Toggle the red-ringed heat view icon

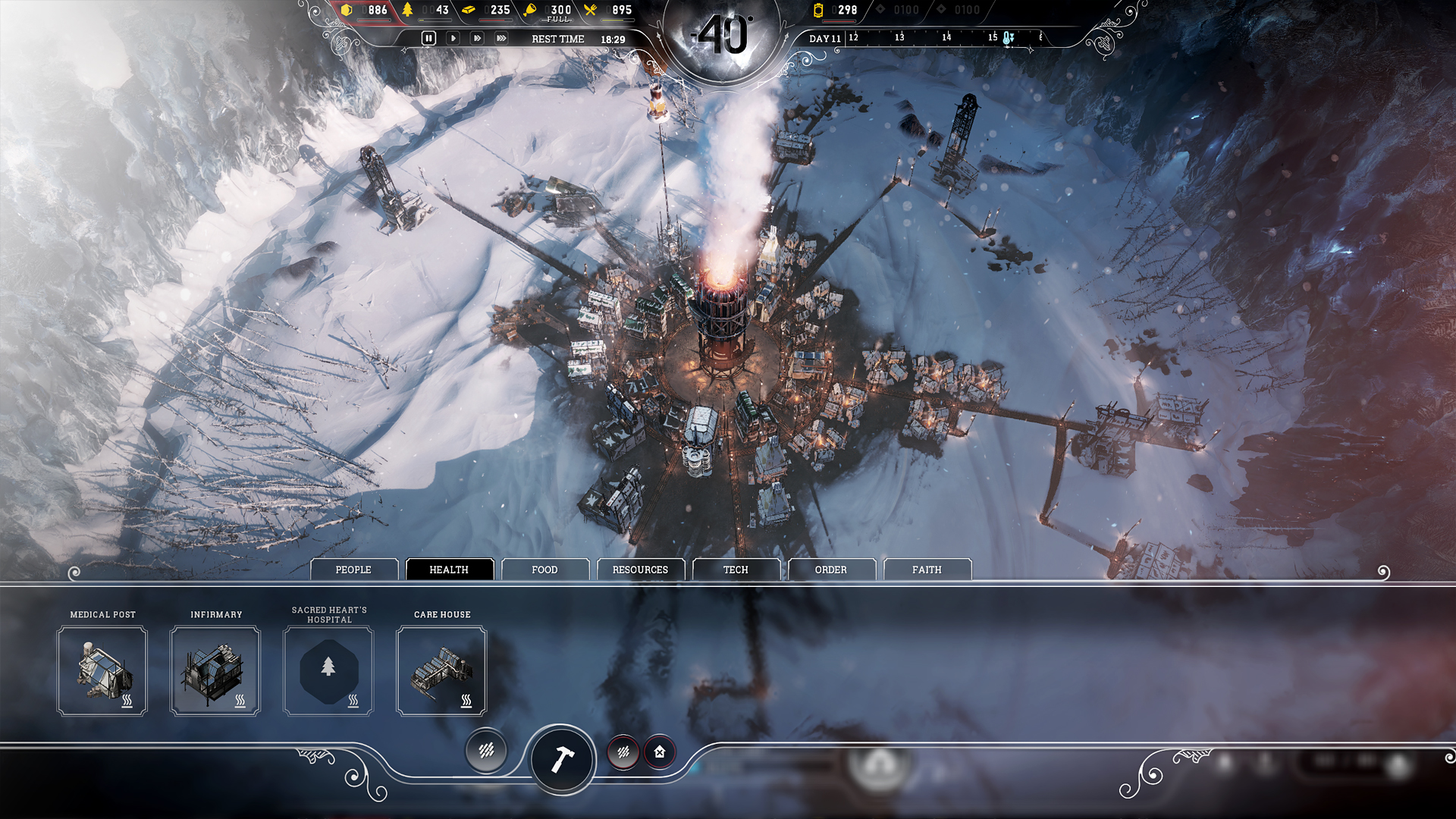(x=623, y=753)
